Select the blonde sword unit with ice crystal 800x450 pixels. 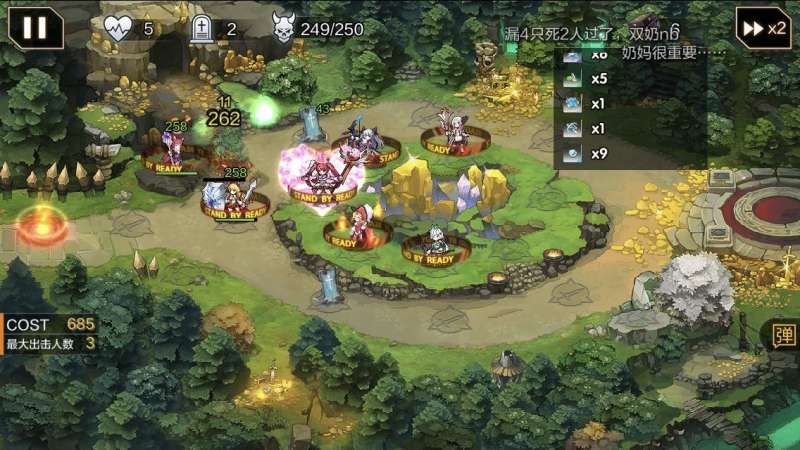pyautogui.click(x=236, y=196)
